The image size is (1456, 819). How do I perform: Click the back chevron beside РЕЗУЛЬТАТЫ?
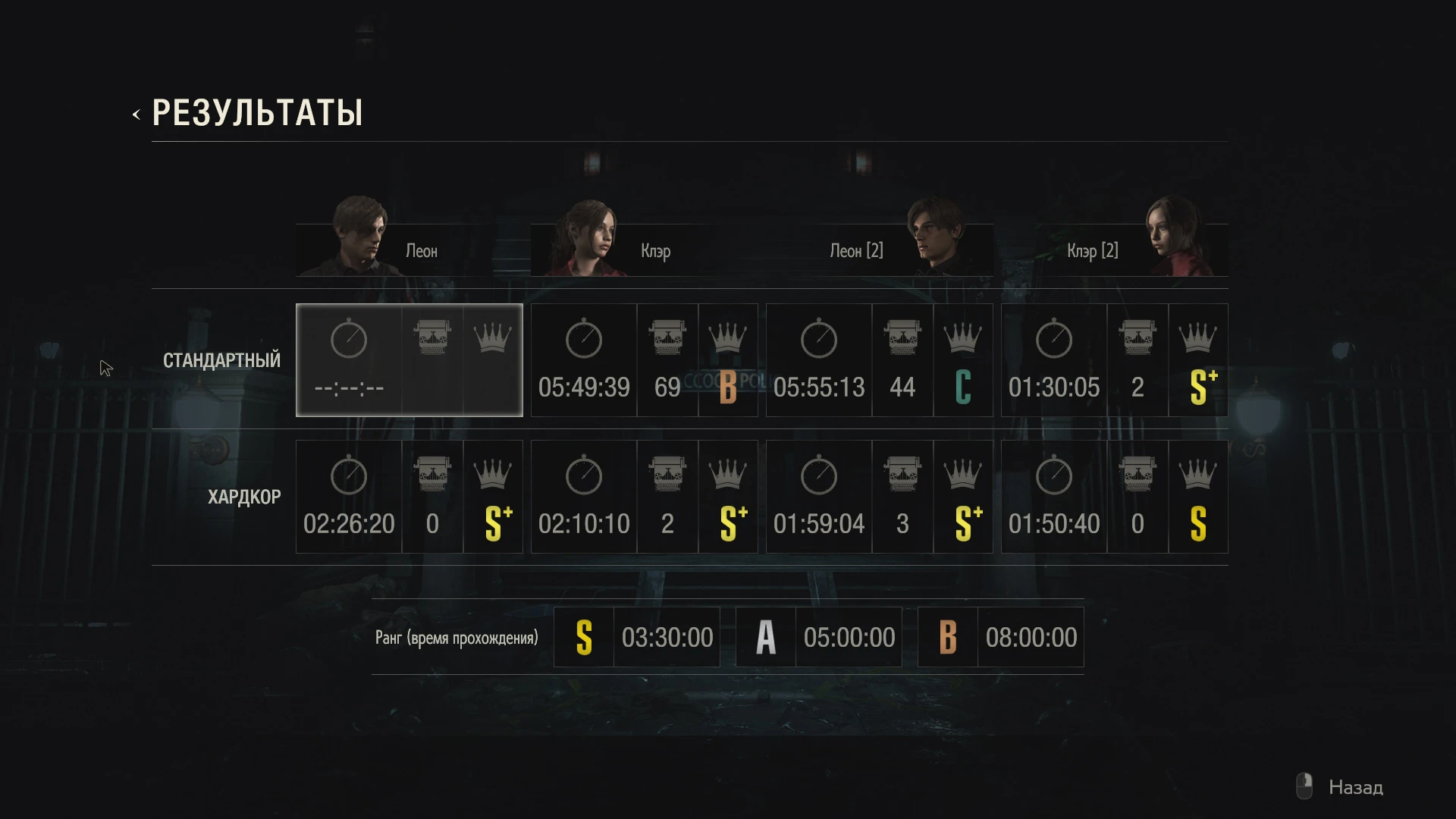136,114
